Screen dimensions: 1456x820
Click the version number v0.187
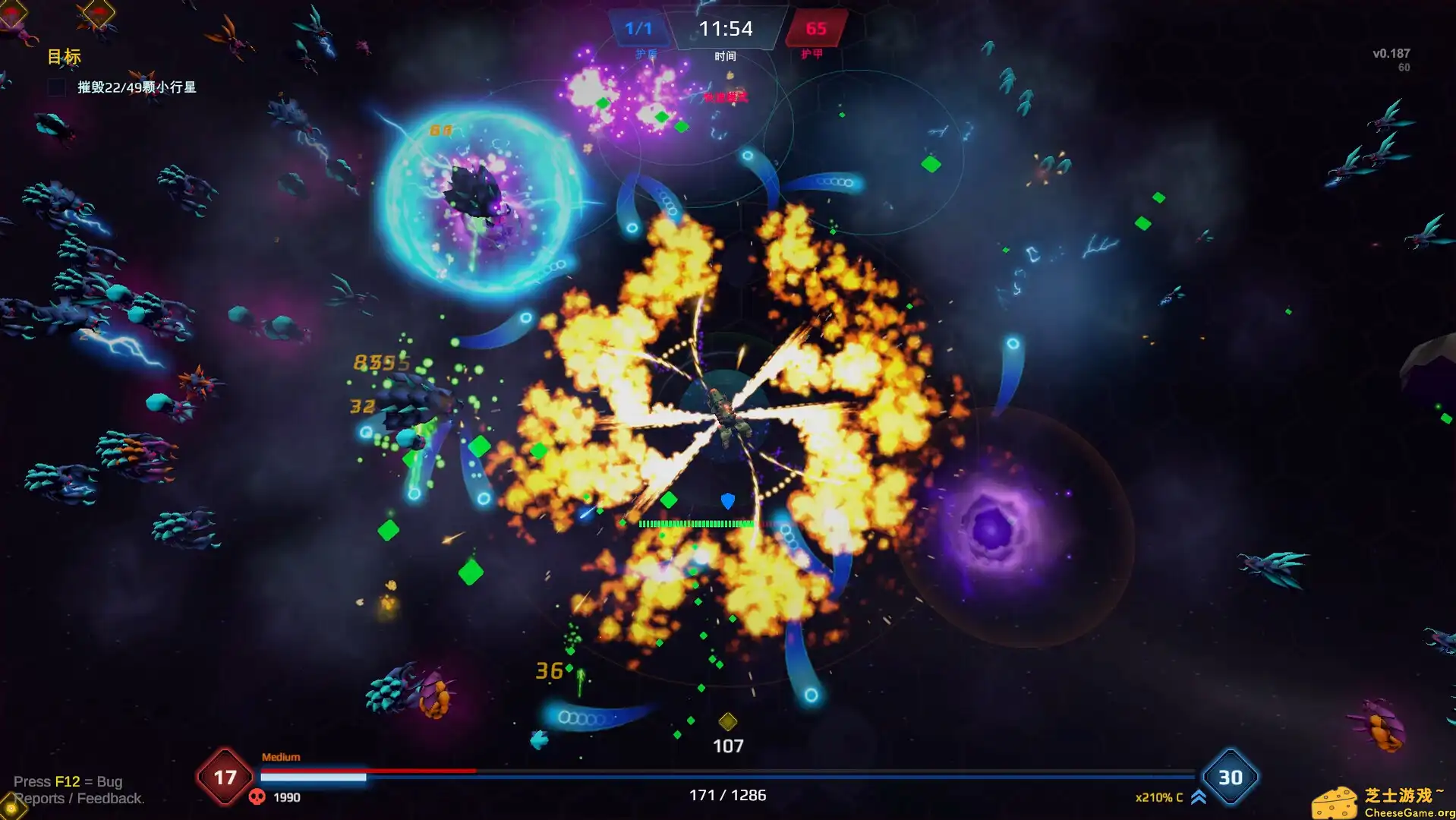1391,53
